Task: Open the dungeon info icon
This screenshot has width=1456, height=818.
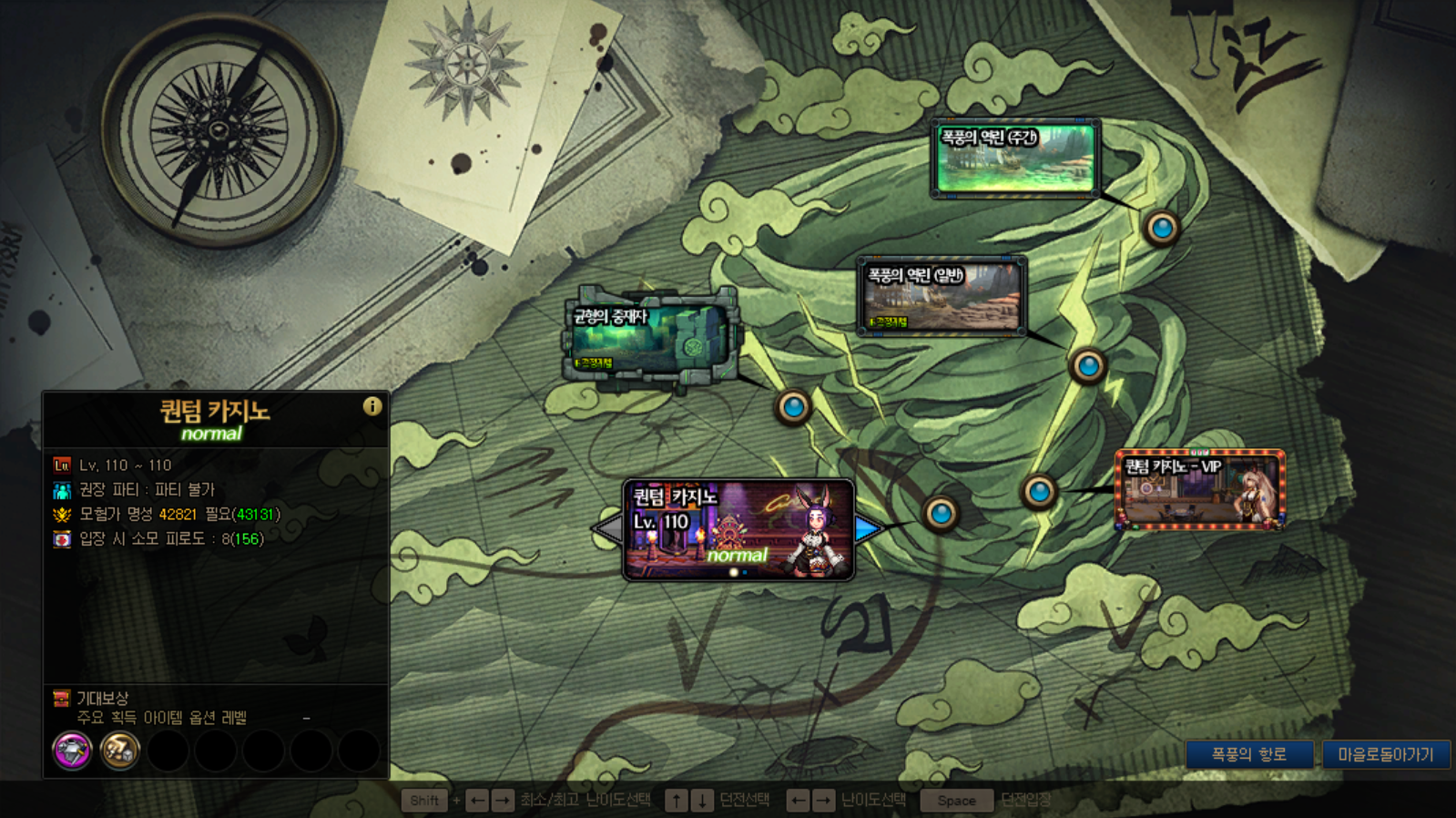Action: point(372,406)
